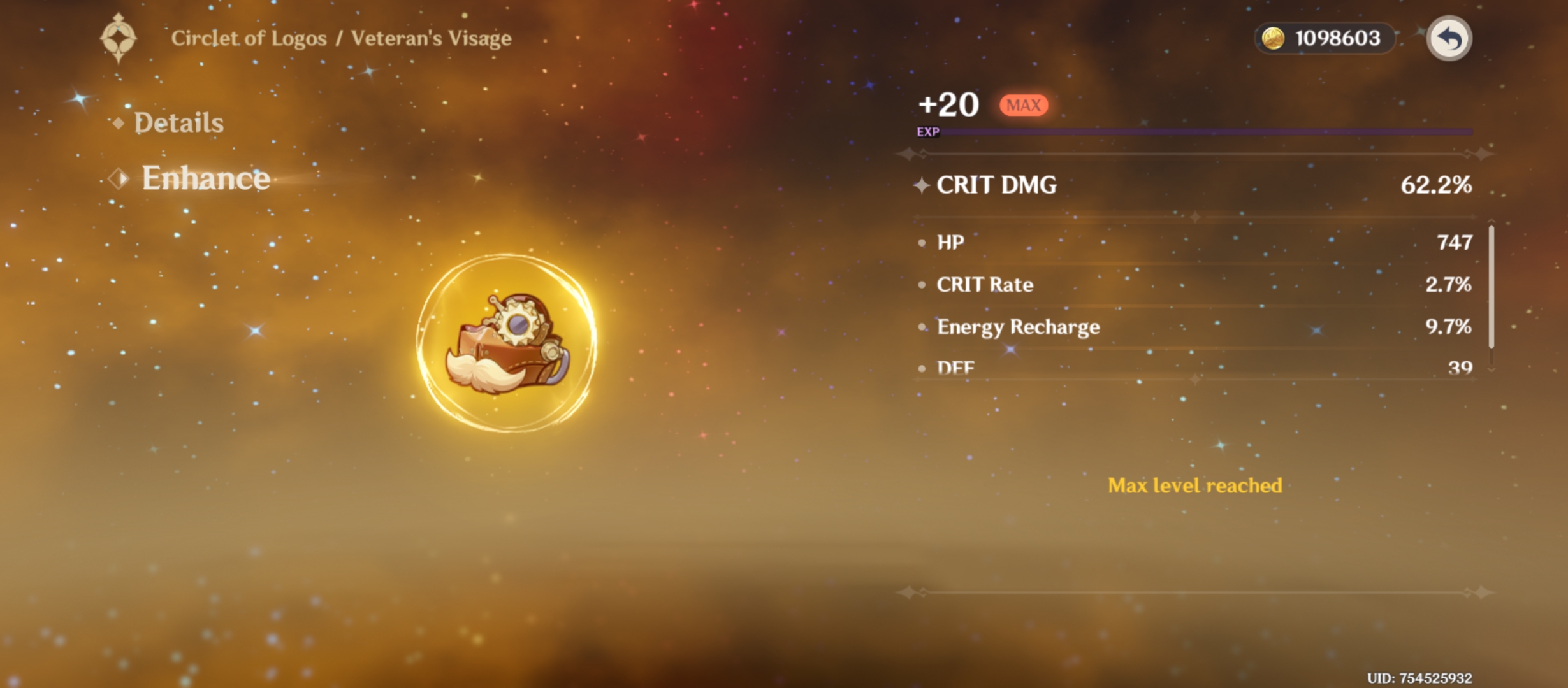Click the MAX badge beside +20
The width and height of the screenshot is (1568, 688).
1022,106
